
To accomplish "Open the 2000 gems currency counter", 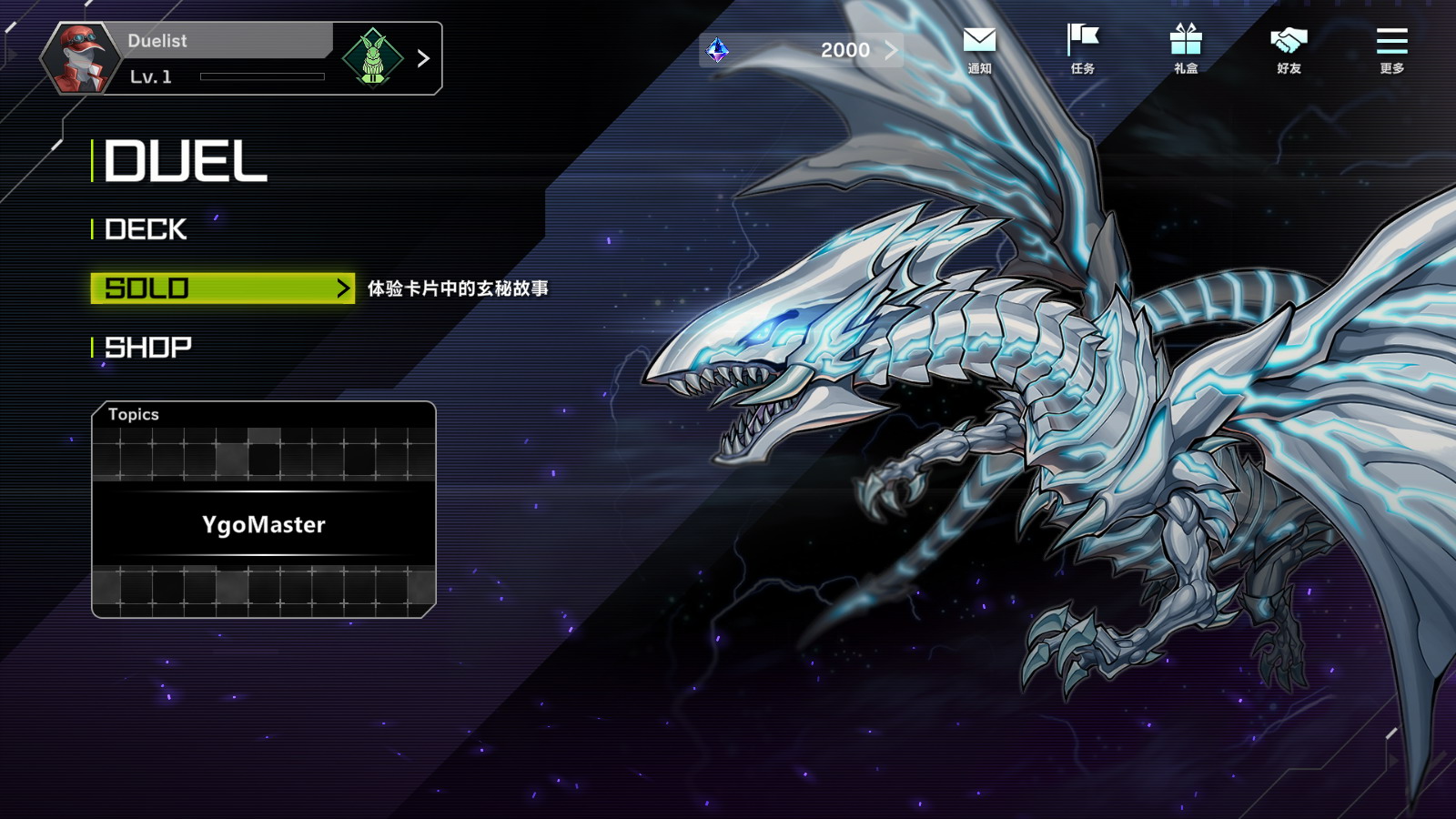I will click(803, 50).
